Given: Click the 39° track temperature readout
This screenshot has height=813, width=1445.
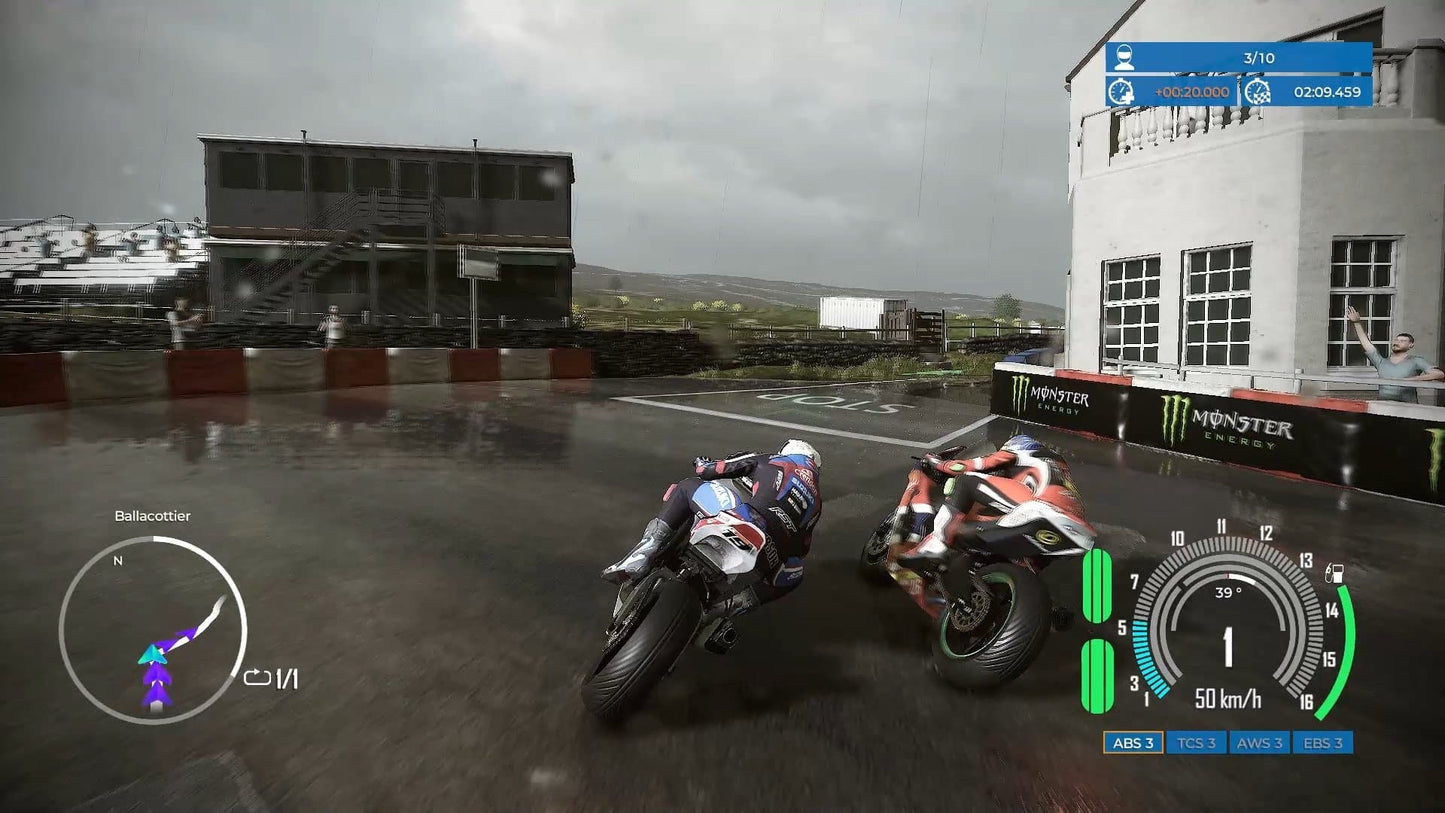Looking at the screenshot, I should click(1229, 593).
